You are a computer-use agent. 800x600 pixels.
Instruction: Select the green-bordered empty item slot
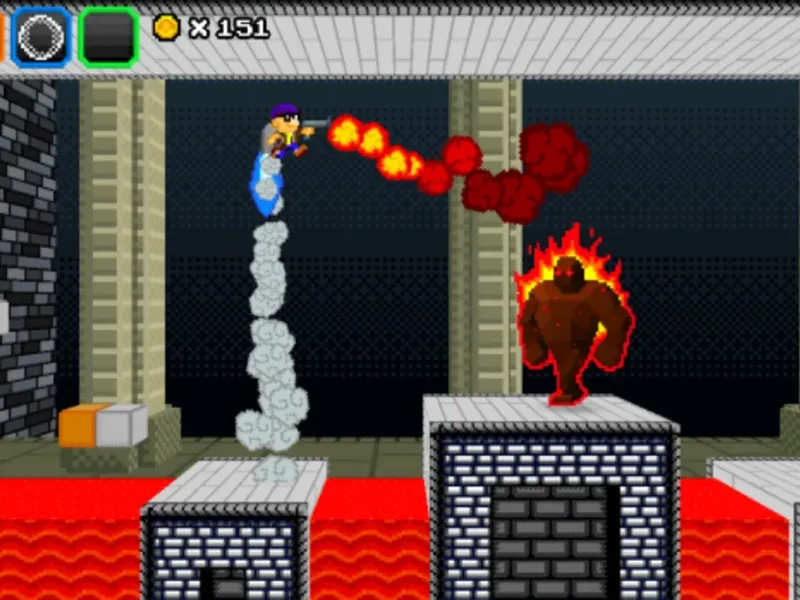(108, 37)
